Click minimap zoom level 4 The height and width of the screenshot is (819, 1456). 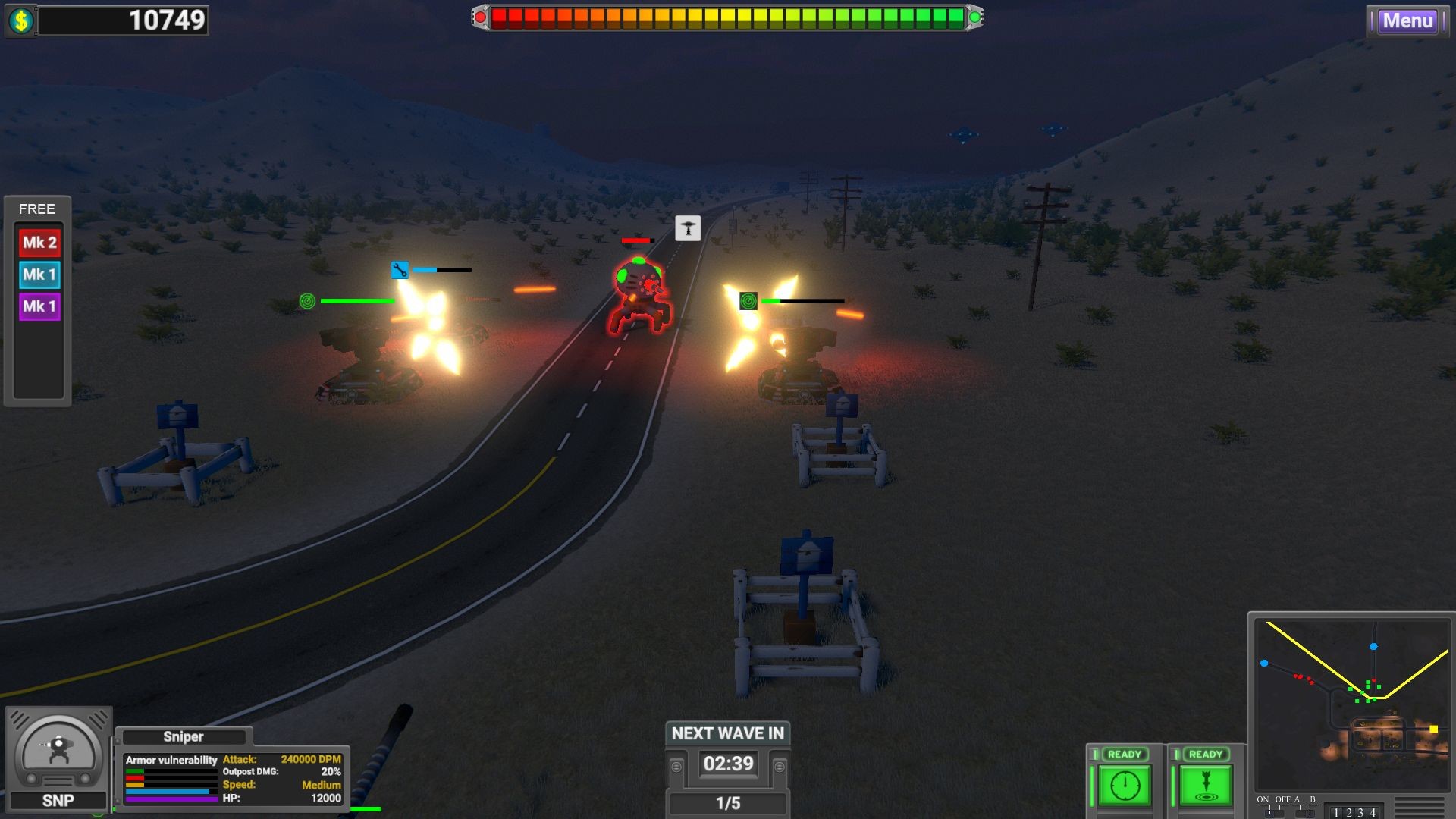(1372, 813)
